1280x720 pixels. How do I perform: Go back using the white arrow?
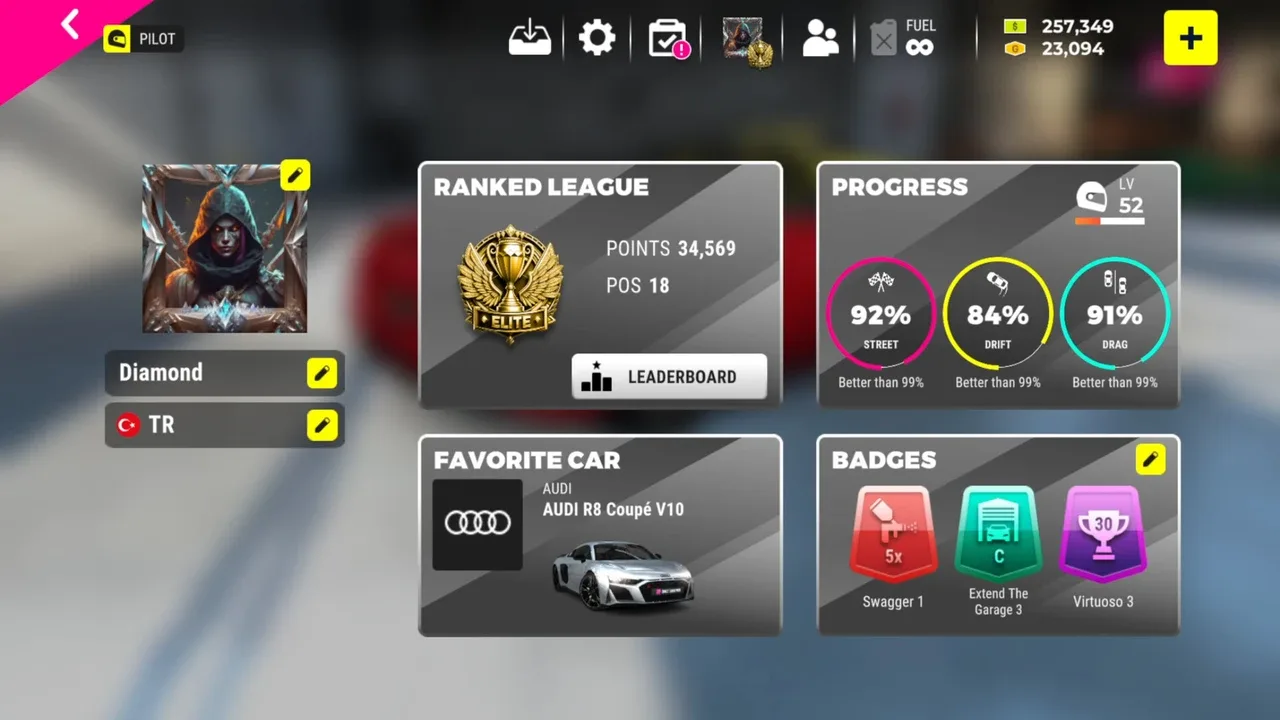[70, 24]
